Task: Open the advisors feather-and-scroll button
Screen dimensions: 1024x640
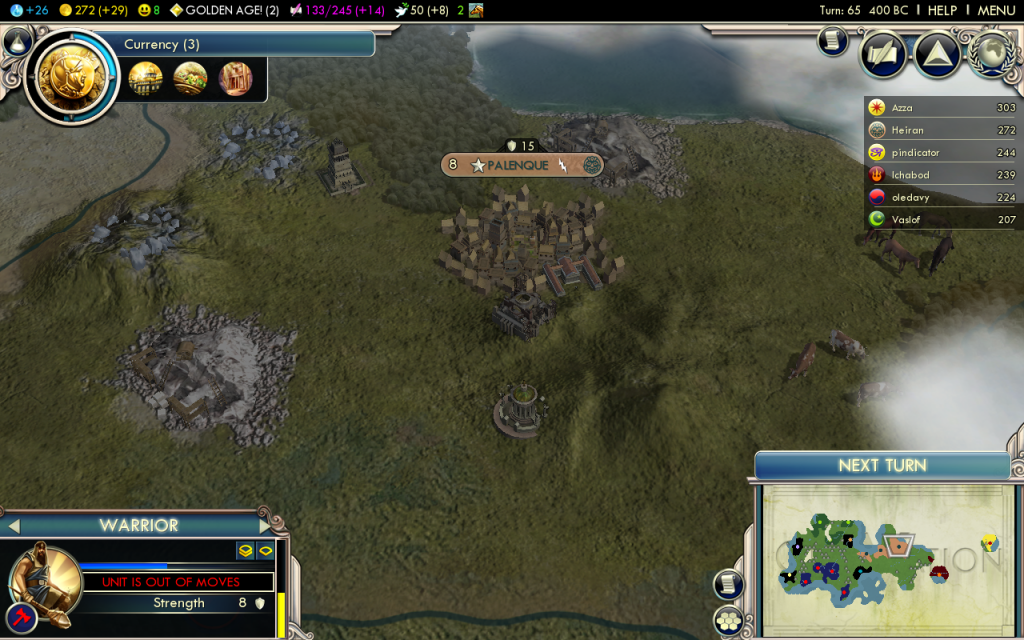Action: [x=884, y=55]
